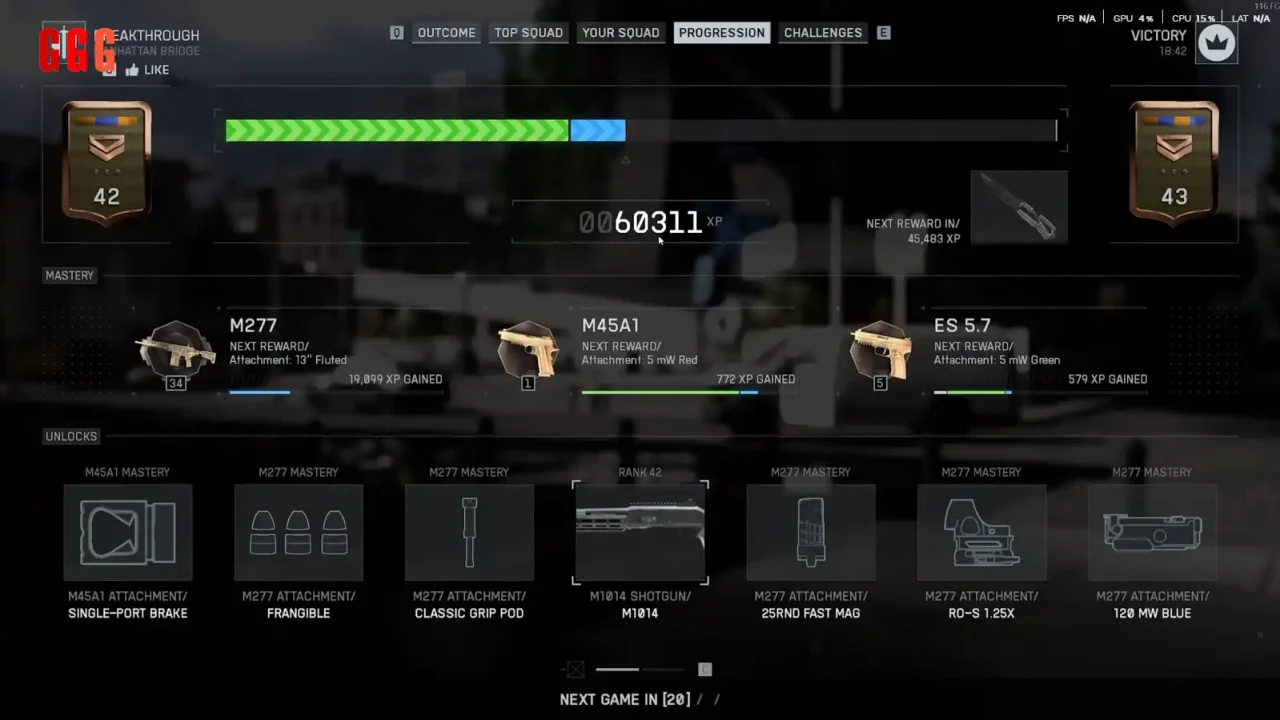Switch to the Outcome tab
Screen dimensions: 1280x720
446,33
